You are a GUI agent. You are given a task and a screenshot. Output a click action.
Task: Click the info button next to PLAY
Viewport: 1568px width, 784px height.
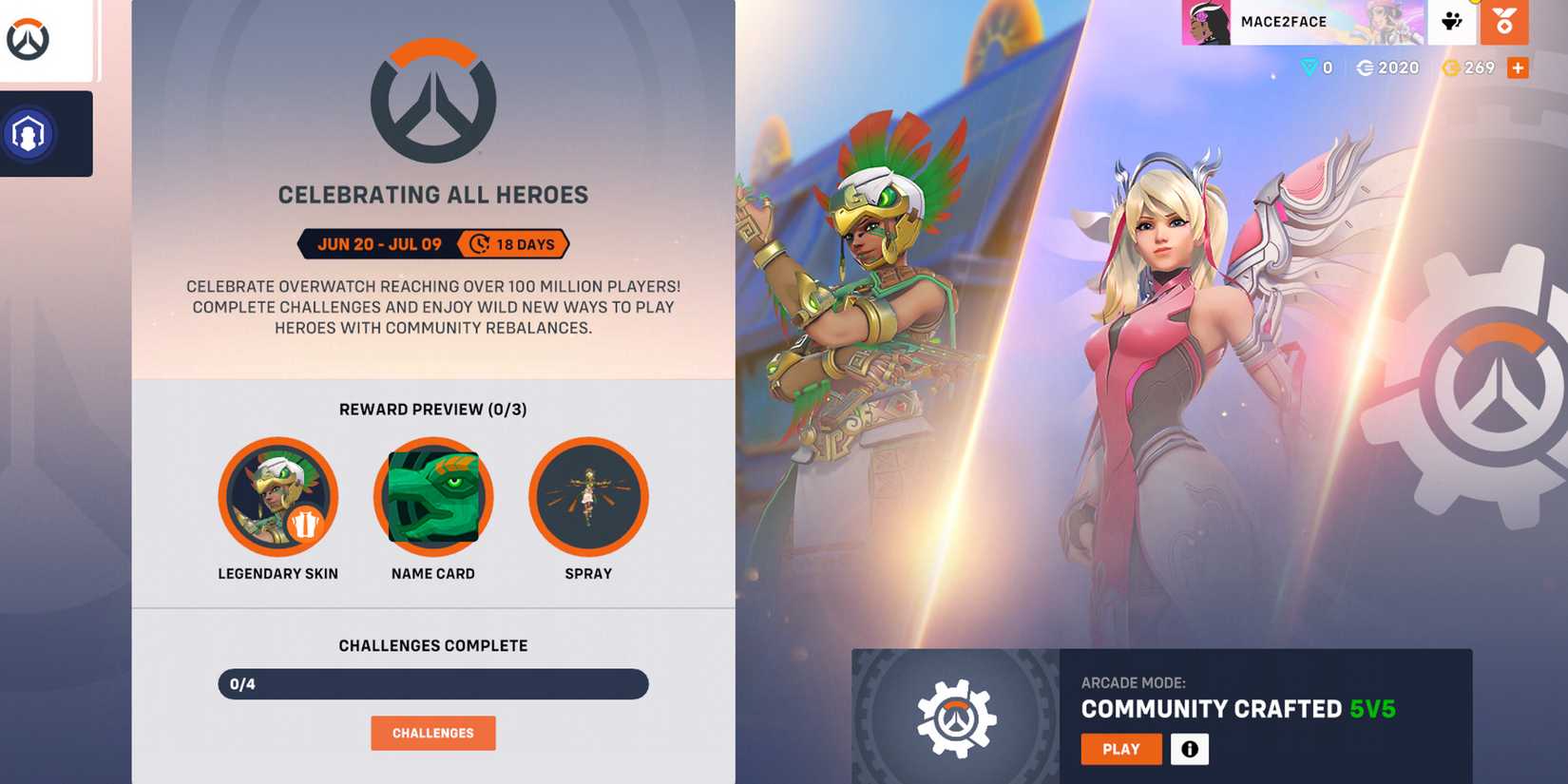pyautogui.click(x=1190, y=750)
